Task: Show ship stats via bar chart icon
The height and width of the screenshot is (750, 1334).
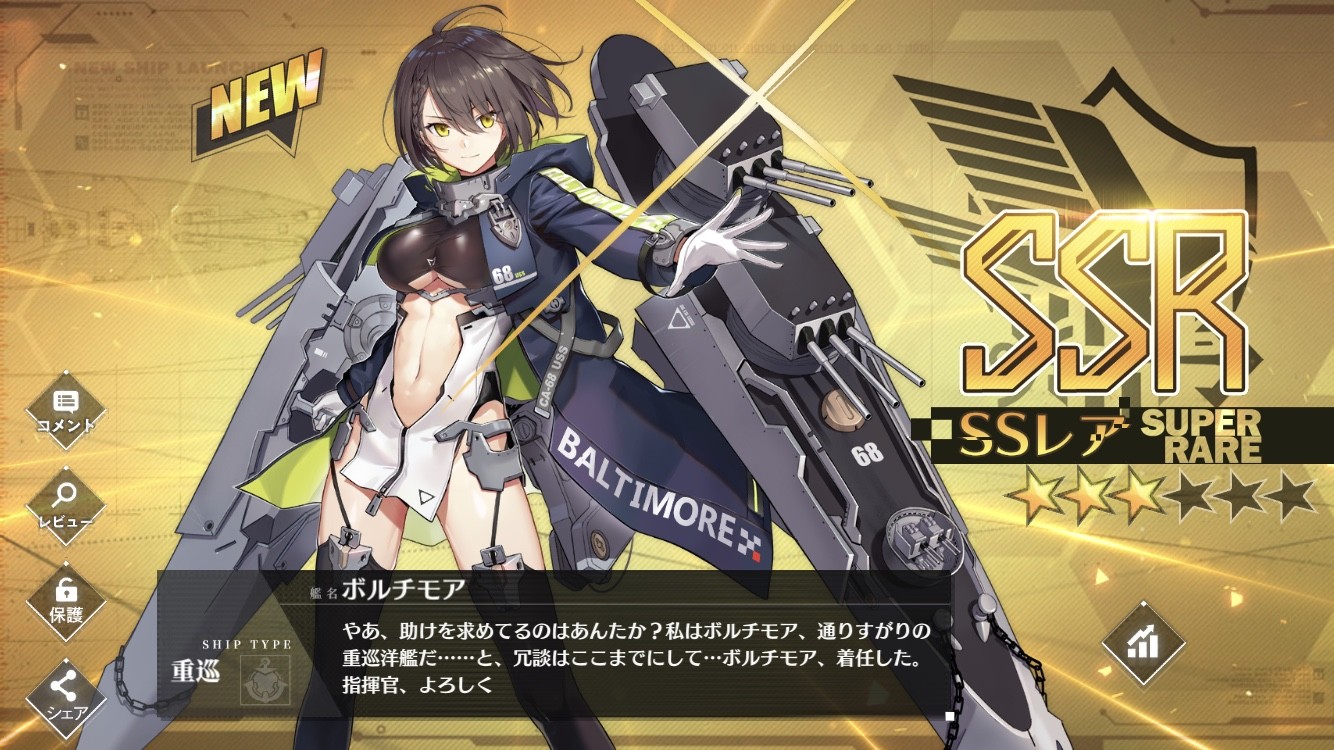Action: click(1141, 644)
